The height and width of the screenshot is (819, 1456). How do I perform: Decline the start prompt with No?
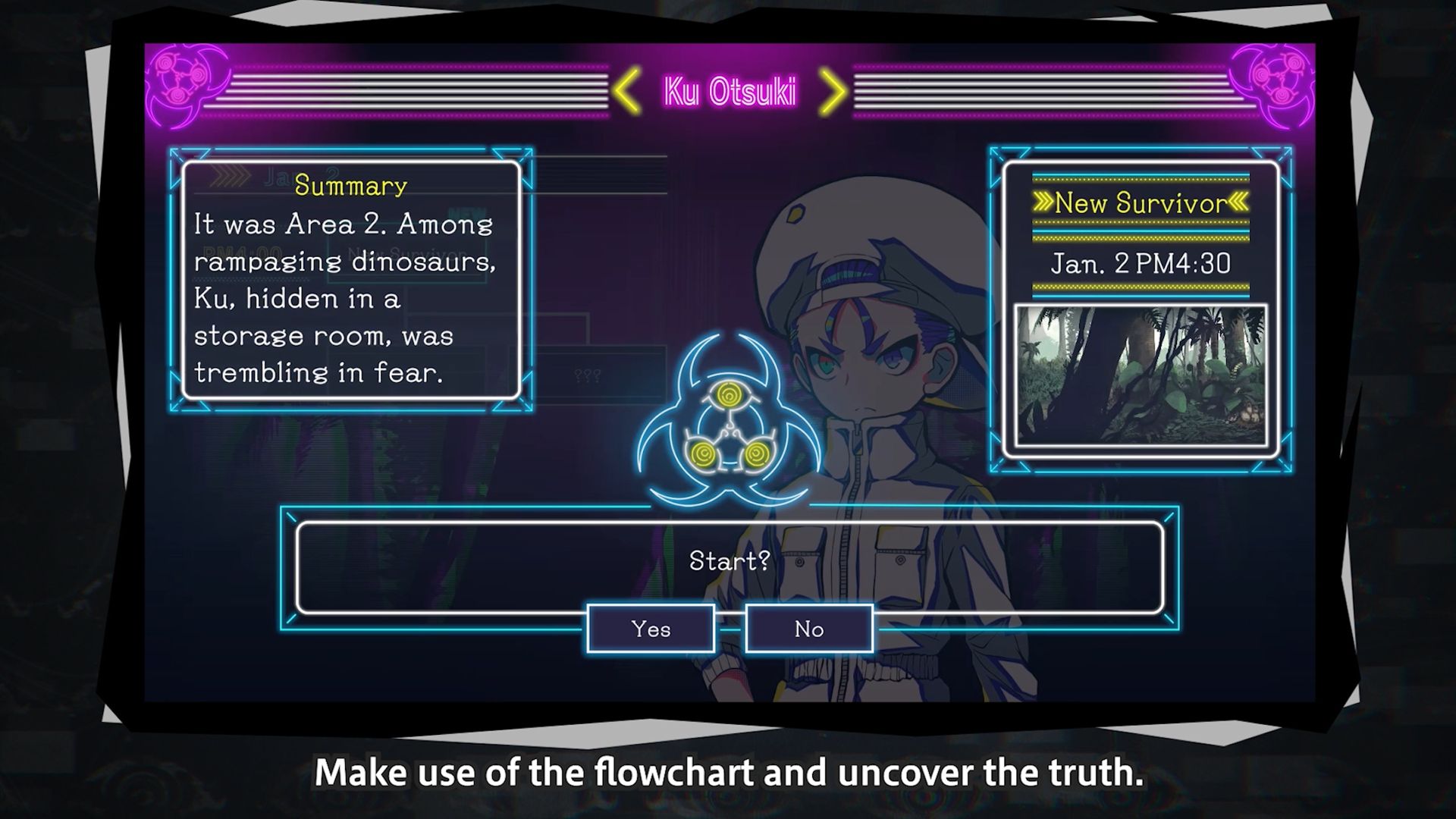tap(809, 629)
